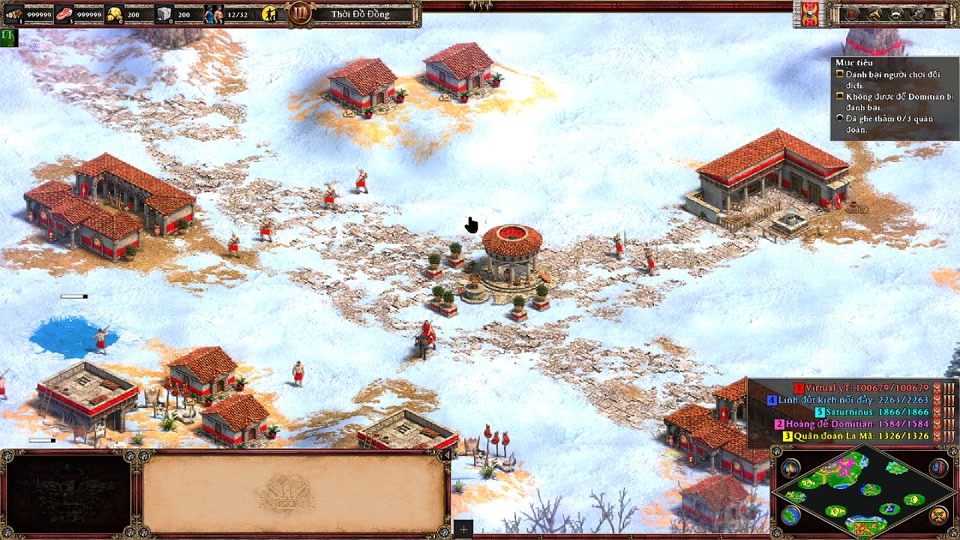The height and width of the screenshot is (540, 960).
Task: Click the Roman numeral age emblem
Action: (x=299, y=14)
